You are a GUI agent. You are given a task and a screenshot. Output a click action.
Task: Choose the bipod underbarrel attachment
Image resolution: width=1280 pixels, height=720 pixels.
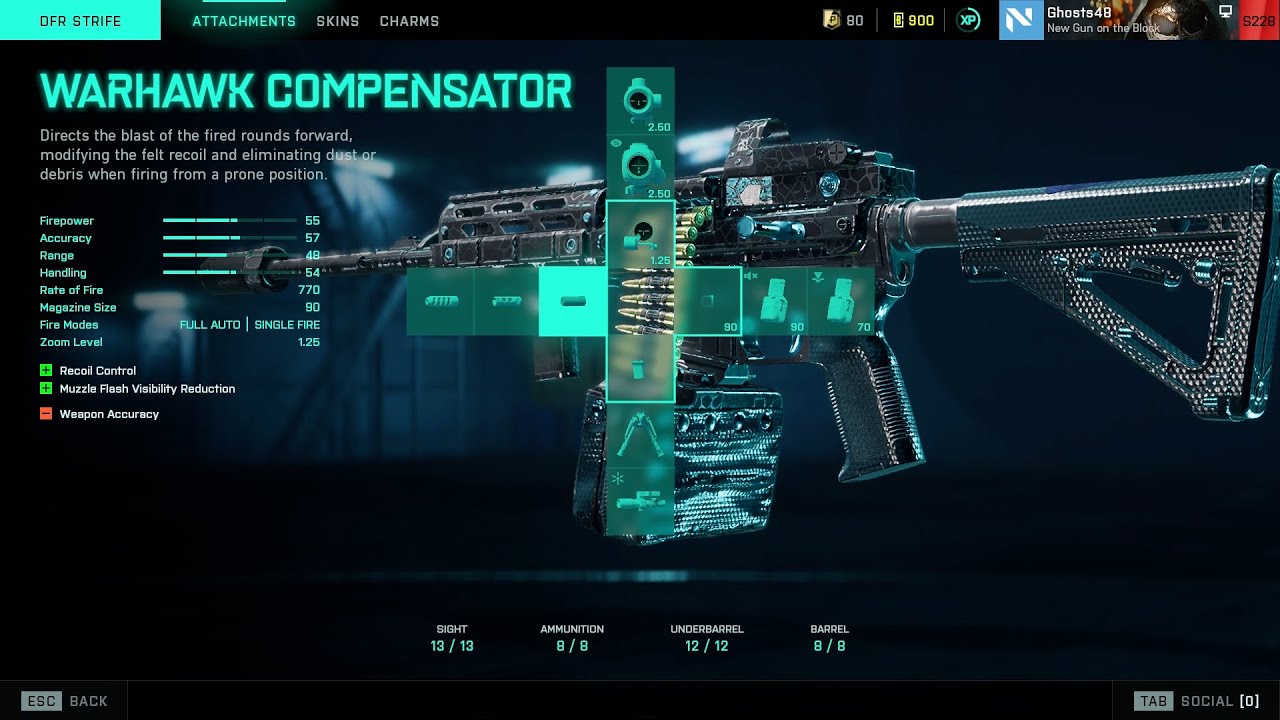(640, 435)
